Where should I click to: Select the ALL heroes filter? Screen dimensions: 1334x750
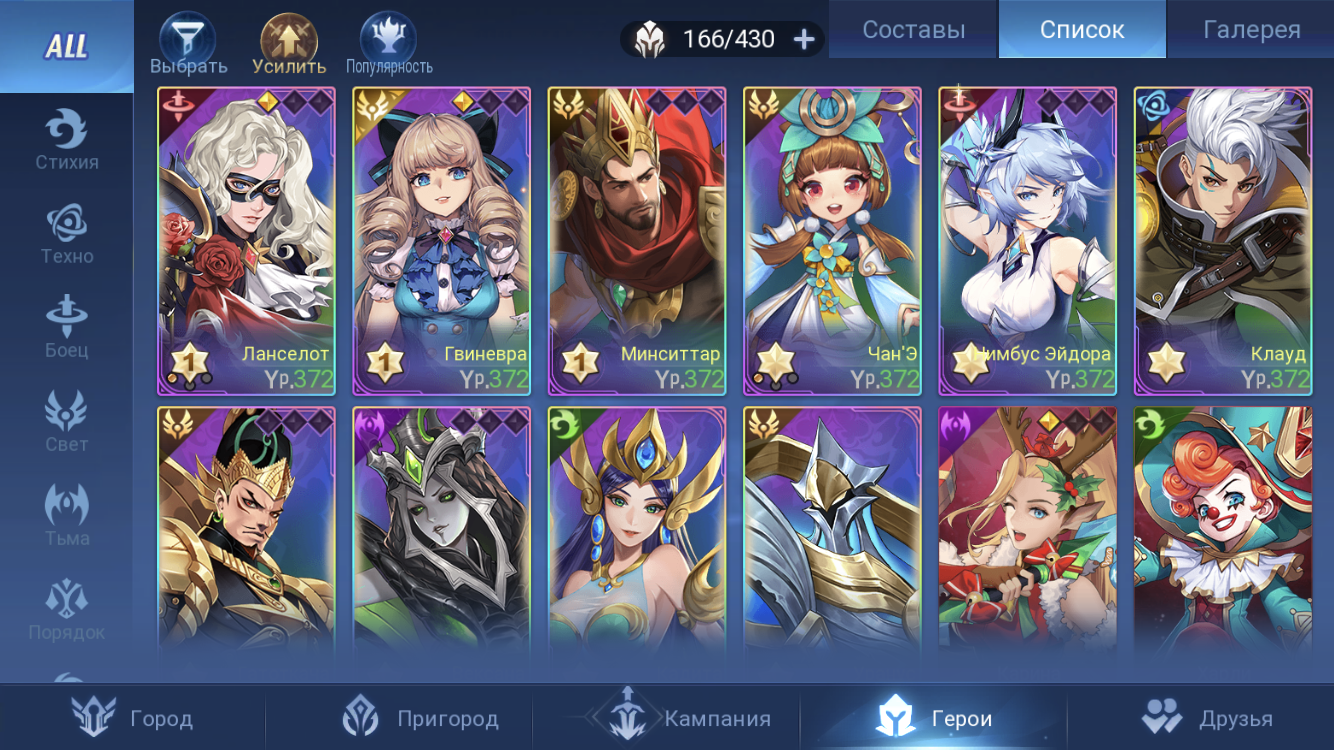[x=66, y=46]
